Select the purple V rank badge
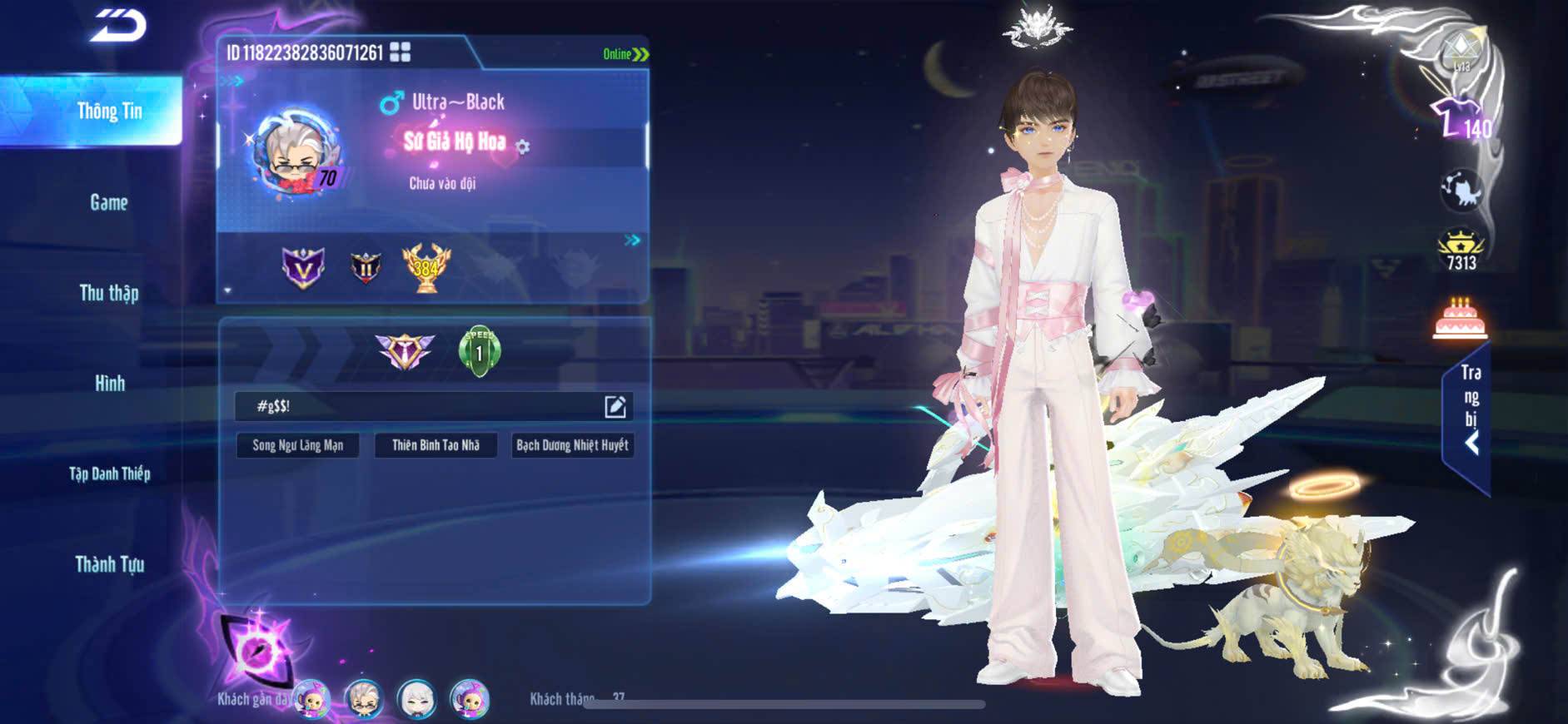 302,267
